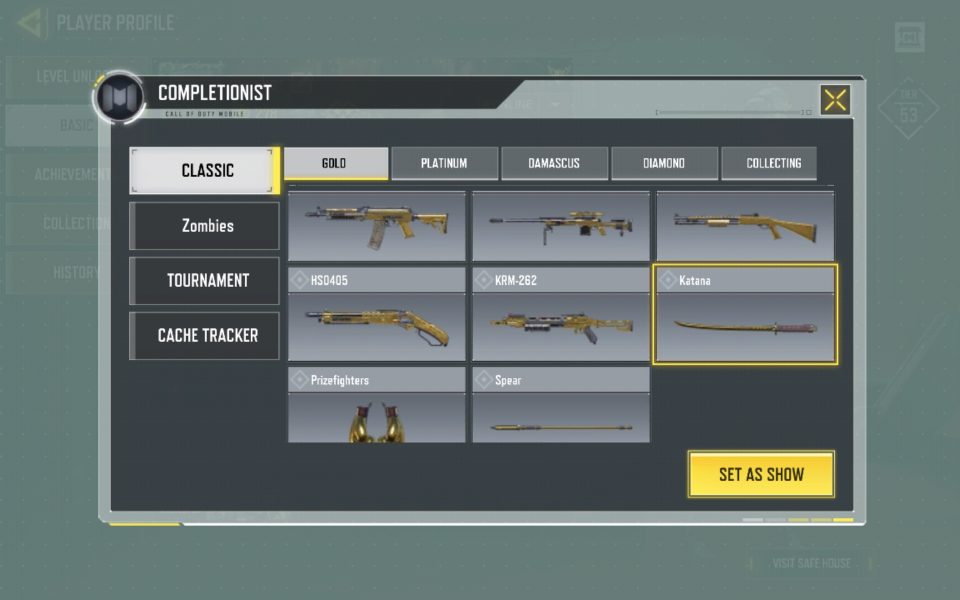This screenshot has width=960, height=600.
Task: Open the Cache Tracker section
Action: click(205, 336)
